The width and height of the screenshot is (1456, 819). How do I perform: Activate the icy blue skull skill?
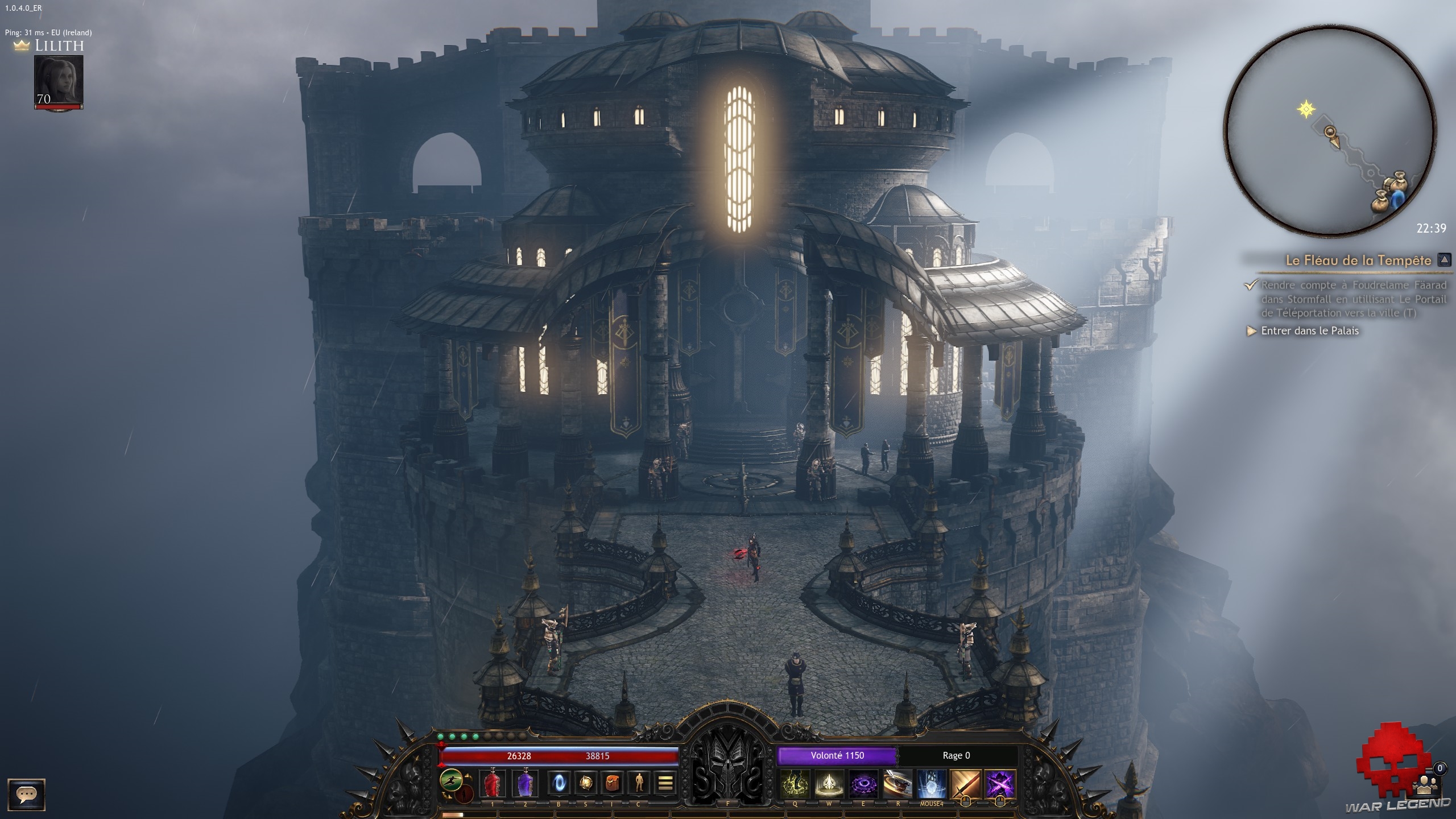(932, 784)
